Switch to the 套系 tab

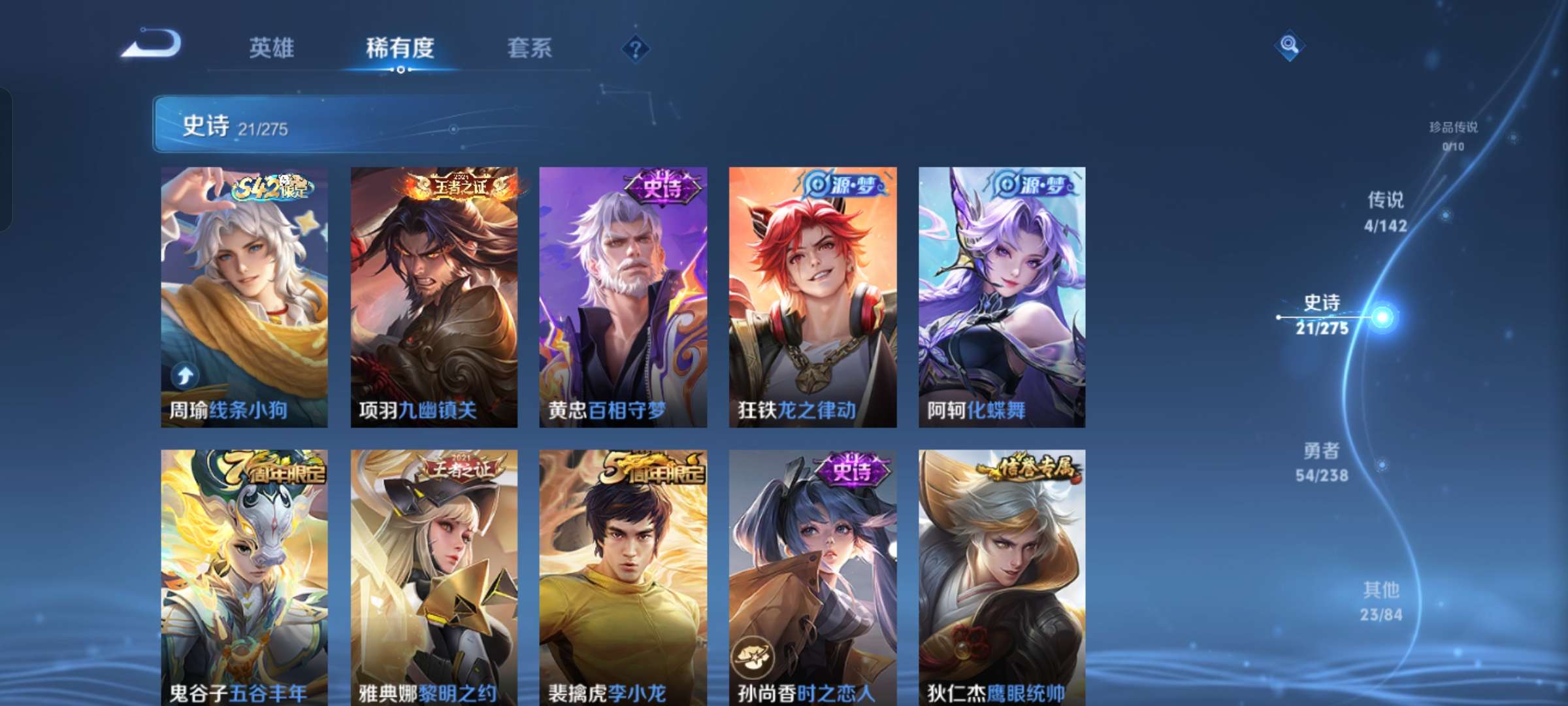pyautogui.click(x=531, y=48)
